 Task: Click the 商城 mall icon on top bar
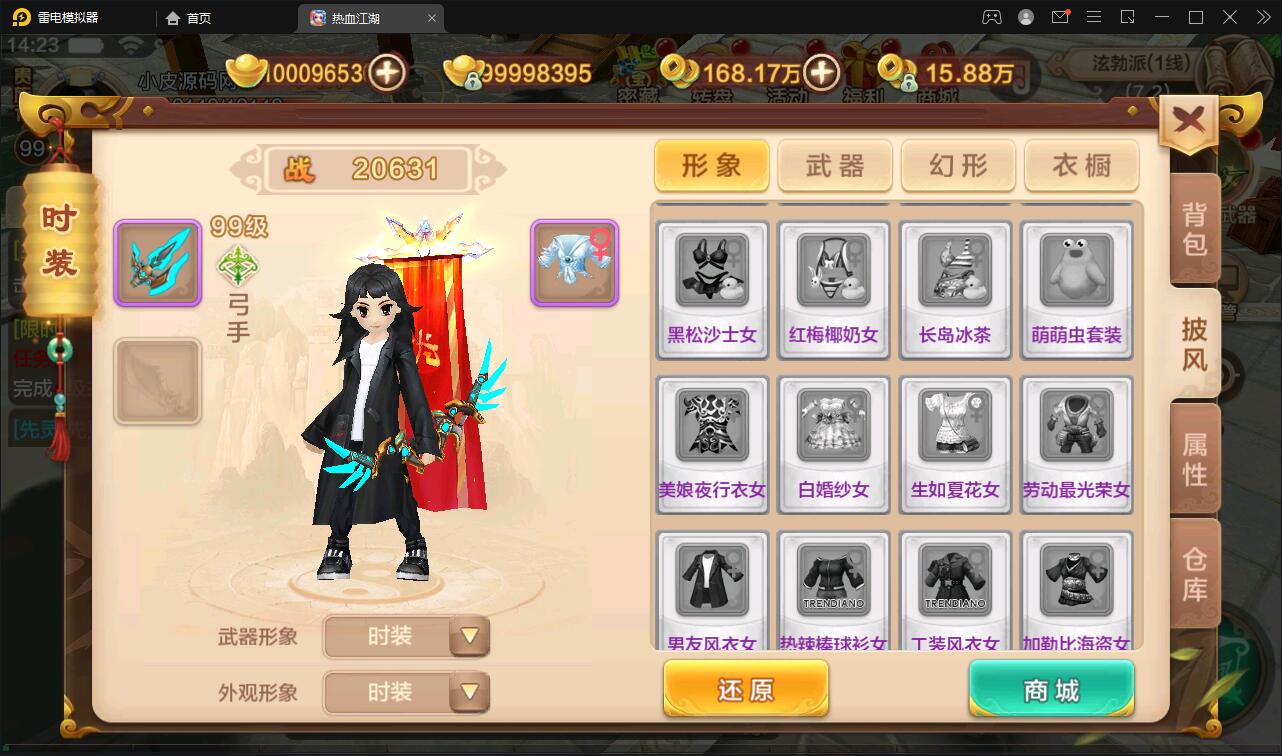[938, 80]
